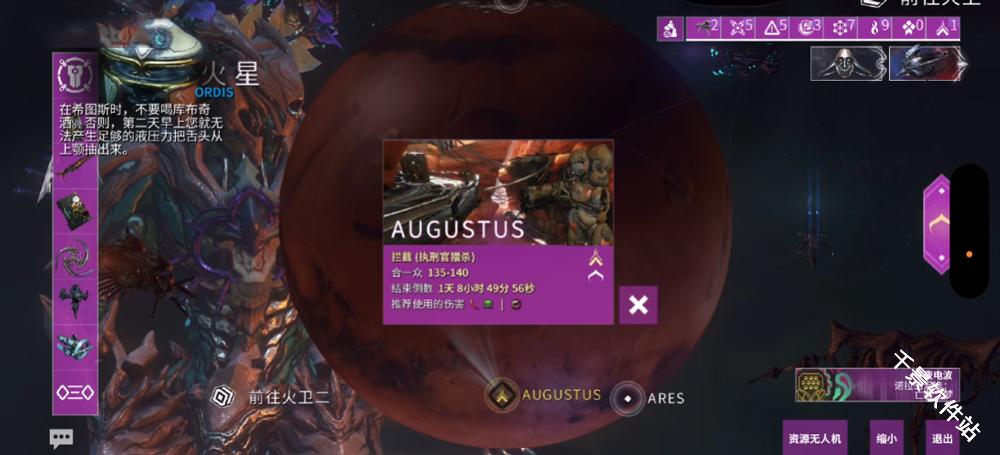Click the circular emblem atop left sidebar
1000x455 pixels.
75,73
